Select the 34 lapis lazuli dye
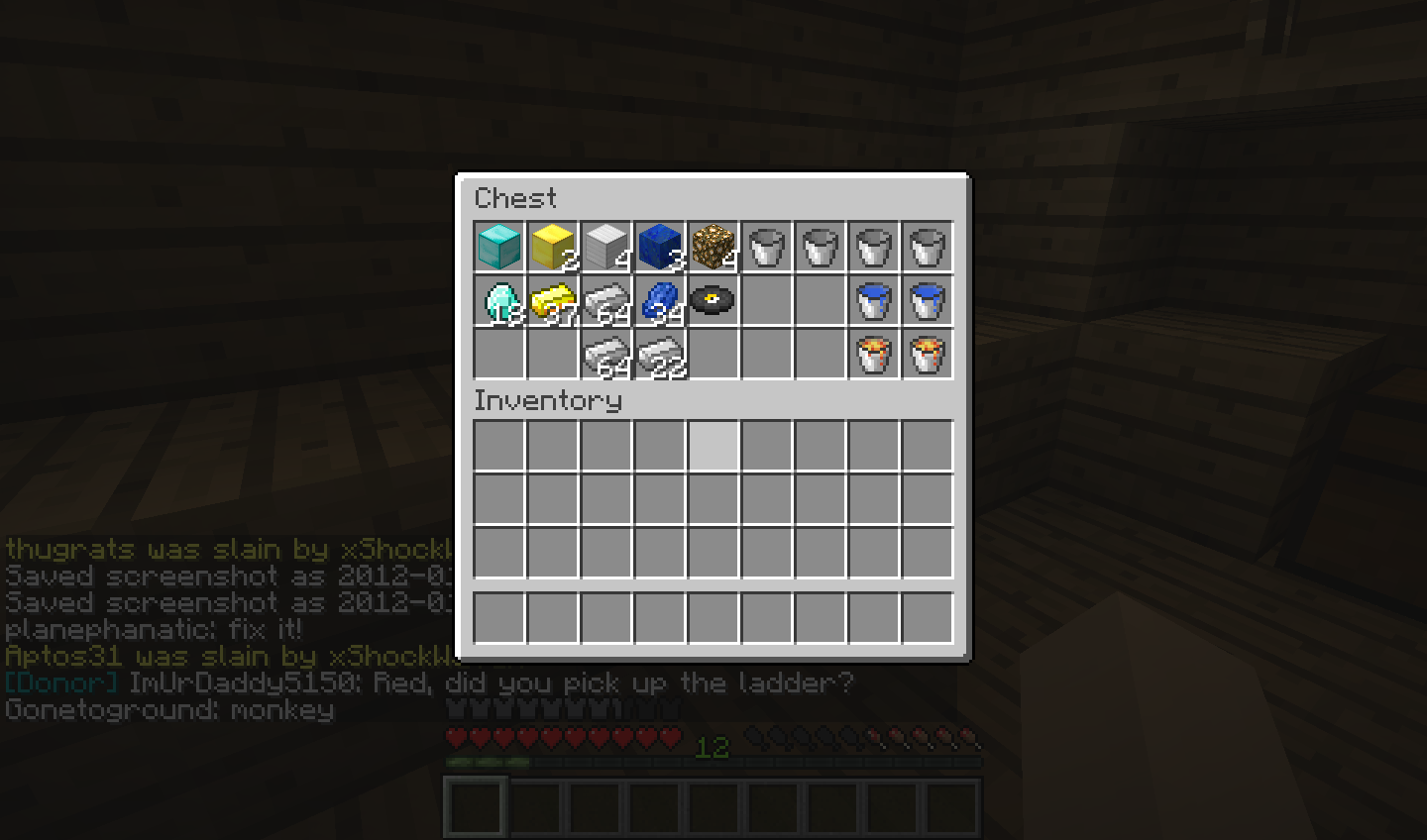Viewport: 1427px width, 840px height. tap(658, 301)
